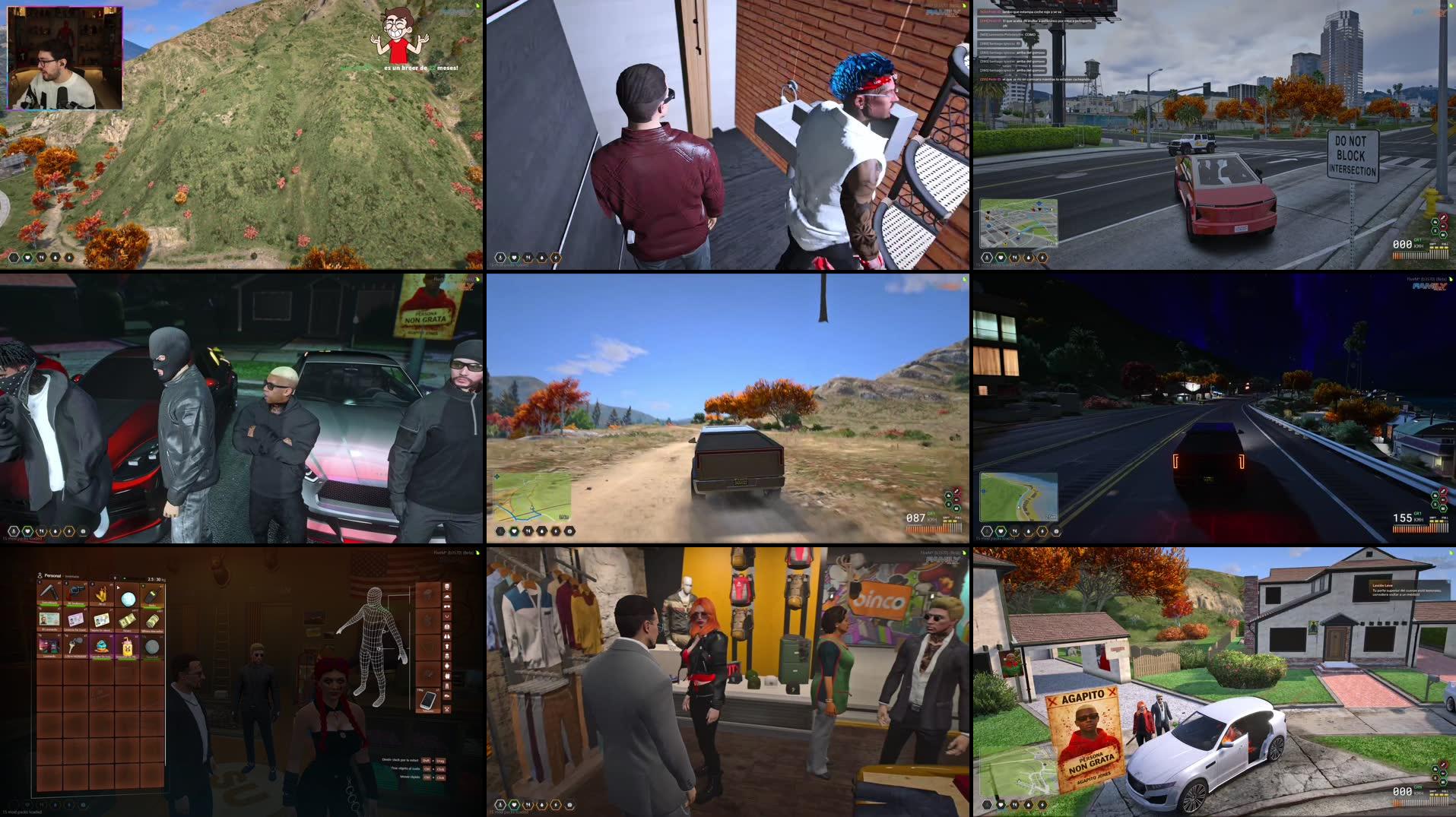Click the Ctrl button next to 'Mover rapido'
This screenshot has width=1456, height=817.
point(427,777)
